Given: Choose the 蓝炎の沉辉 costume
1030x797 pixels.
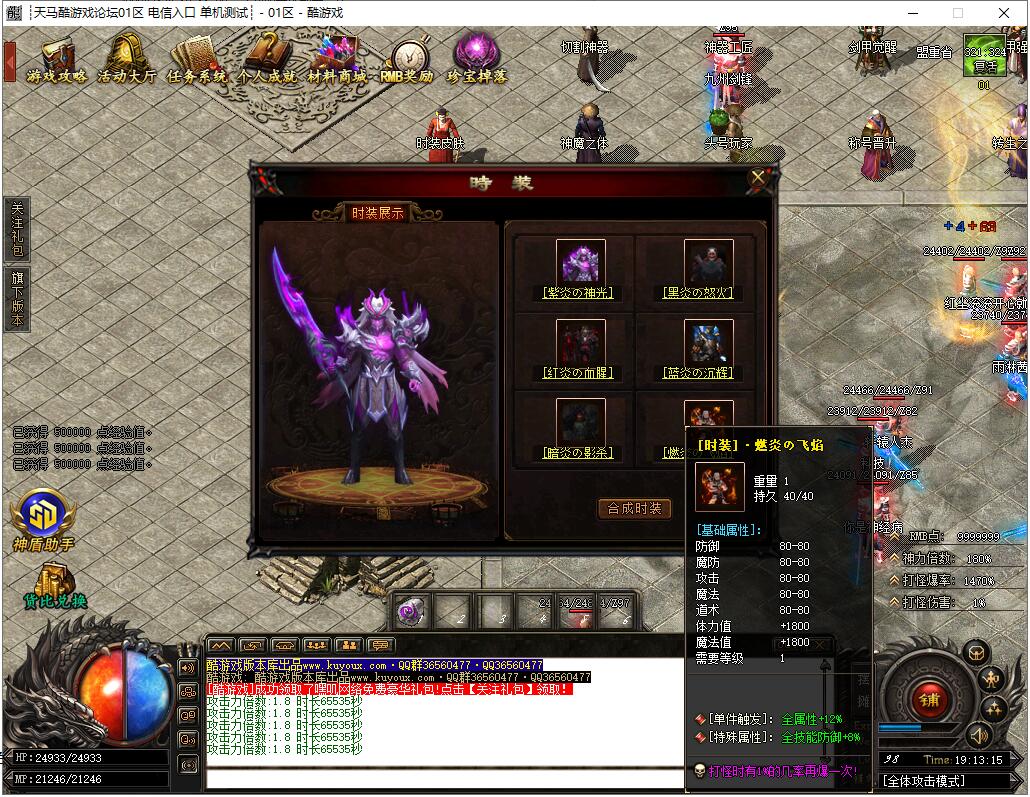Looking at the screenshot, I should click(x=708, y=343).
